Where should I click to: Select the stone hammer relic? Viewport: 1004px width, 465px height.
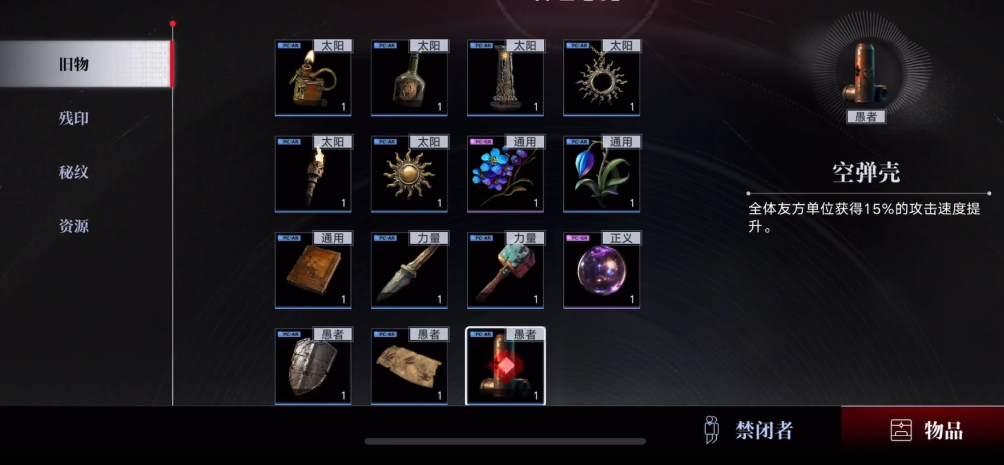505,272
